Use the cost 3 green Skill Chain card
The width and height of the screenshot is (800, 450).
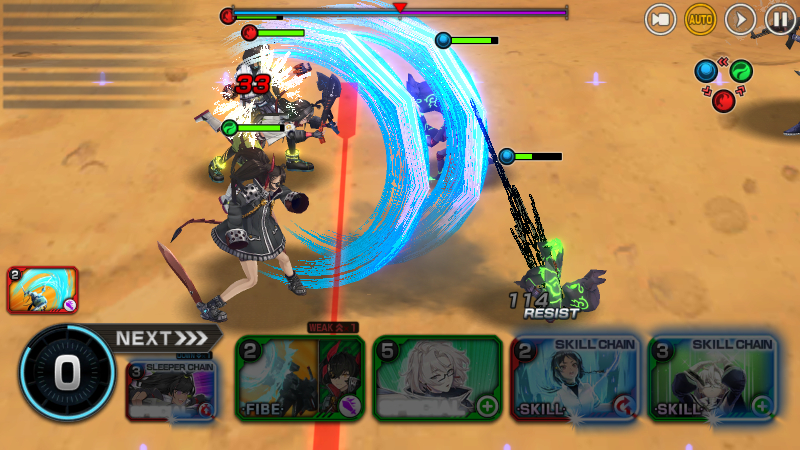[713, 379]
